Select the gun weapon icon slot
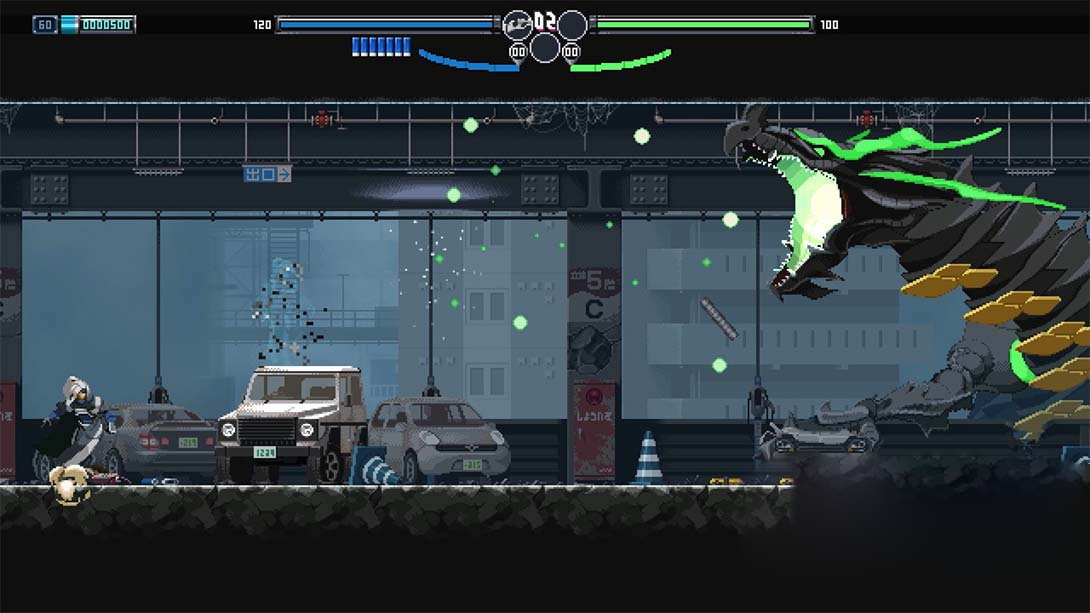This screenshot has height=613, width=1090. pos(517,24)
